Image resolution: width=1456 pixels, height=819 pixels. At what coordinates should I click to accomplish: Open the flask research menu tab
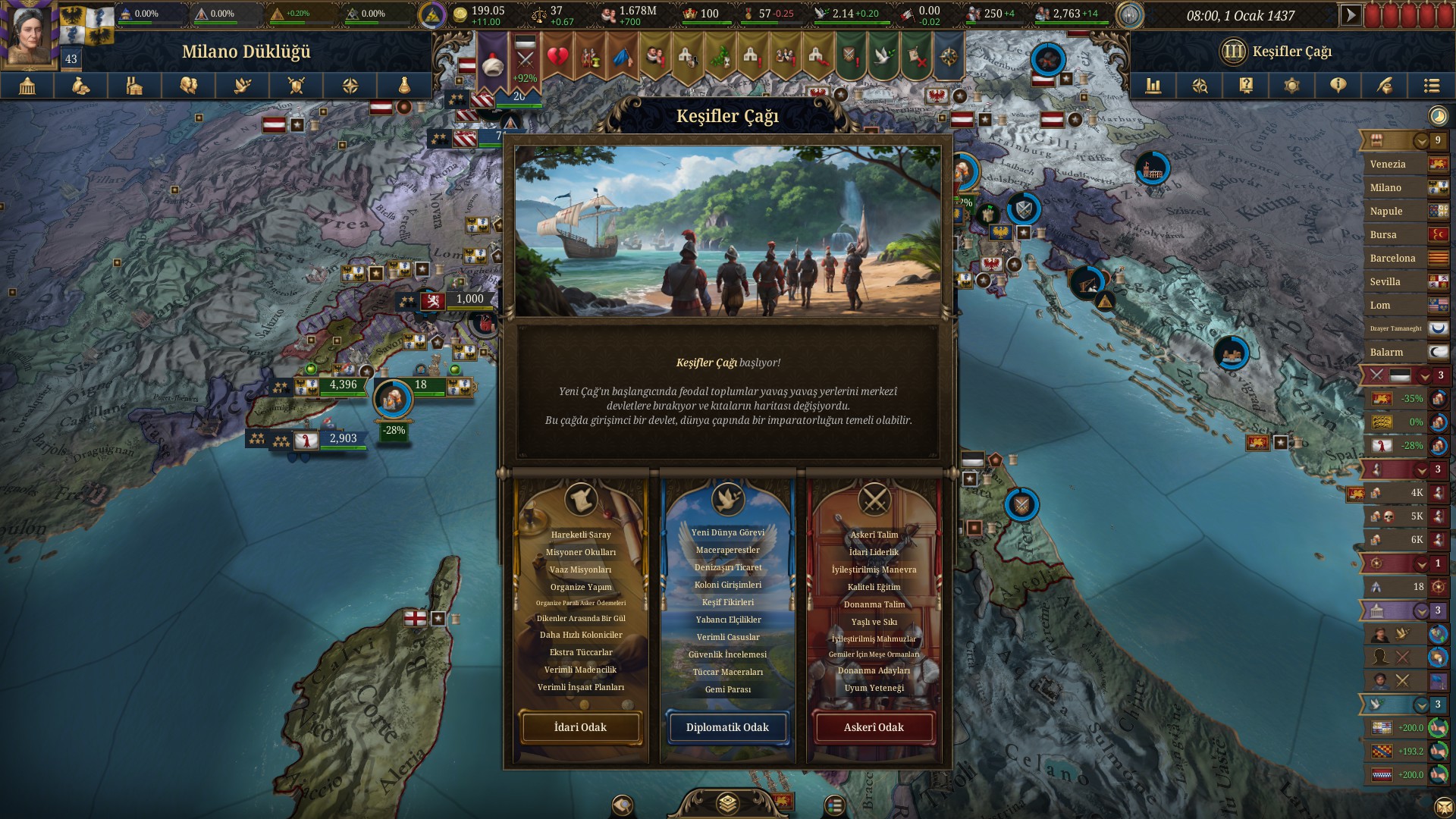[404, 86]
